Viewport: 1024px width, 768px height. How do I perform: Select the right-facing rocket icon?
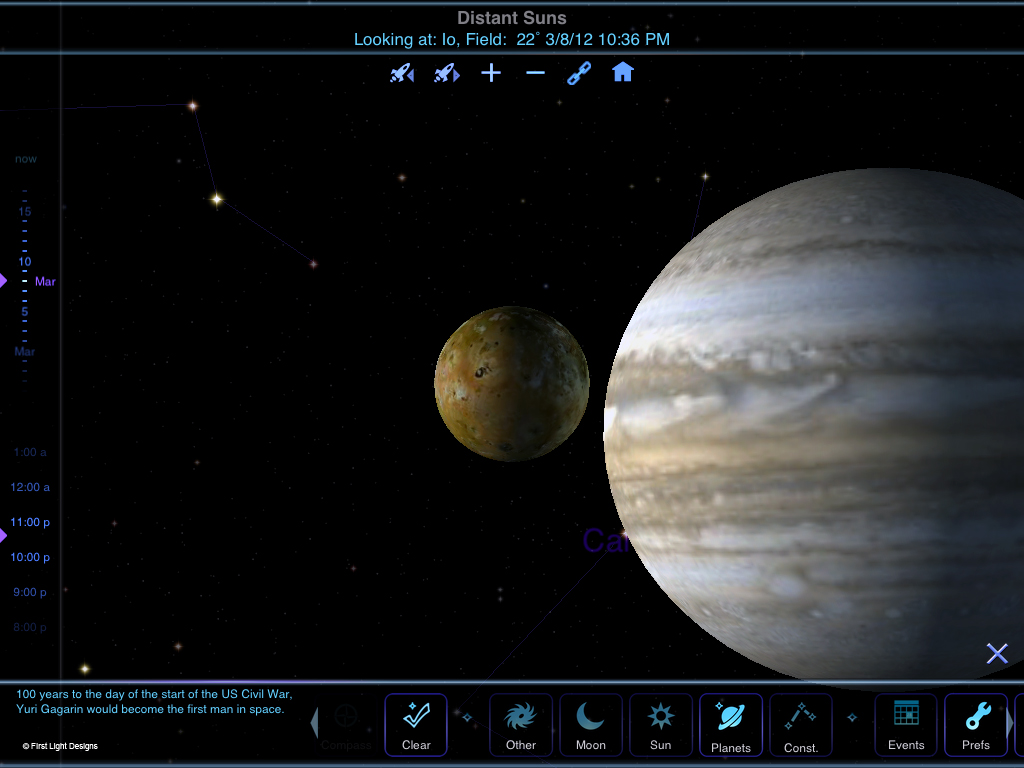click(446, 73)
